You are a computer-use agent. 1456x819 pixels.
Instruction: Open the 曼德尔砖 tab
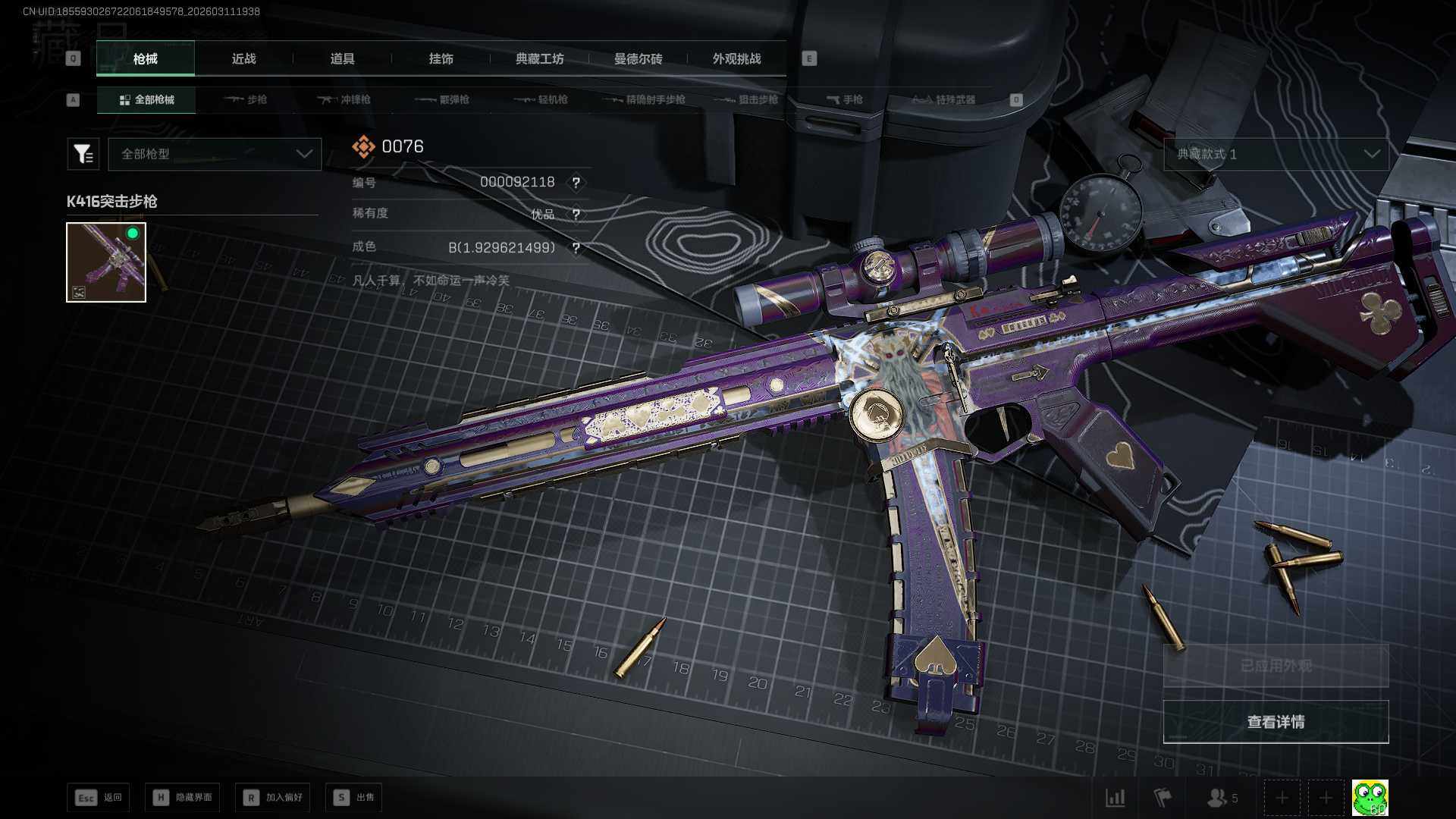(638, 59)
